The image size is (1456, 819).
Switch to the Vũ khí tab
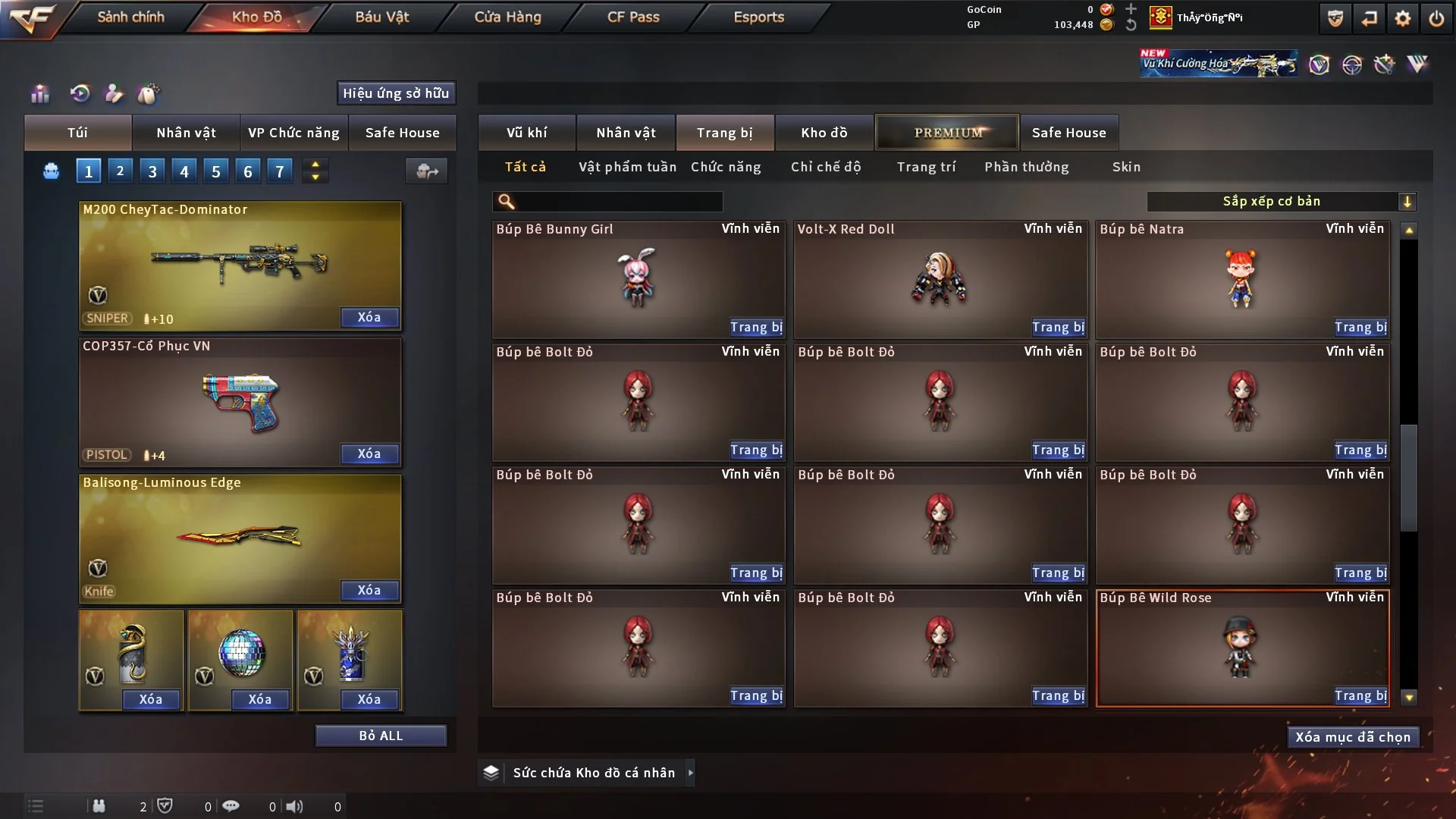click(x=526, y=133)
